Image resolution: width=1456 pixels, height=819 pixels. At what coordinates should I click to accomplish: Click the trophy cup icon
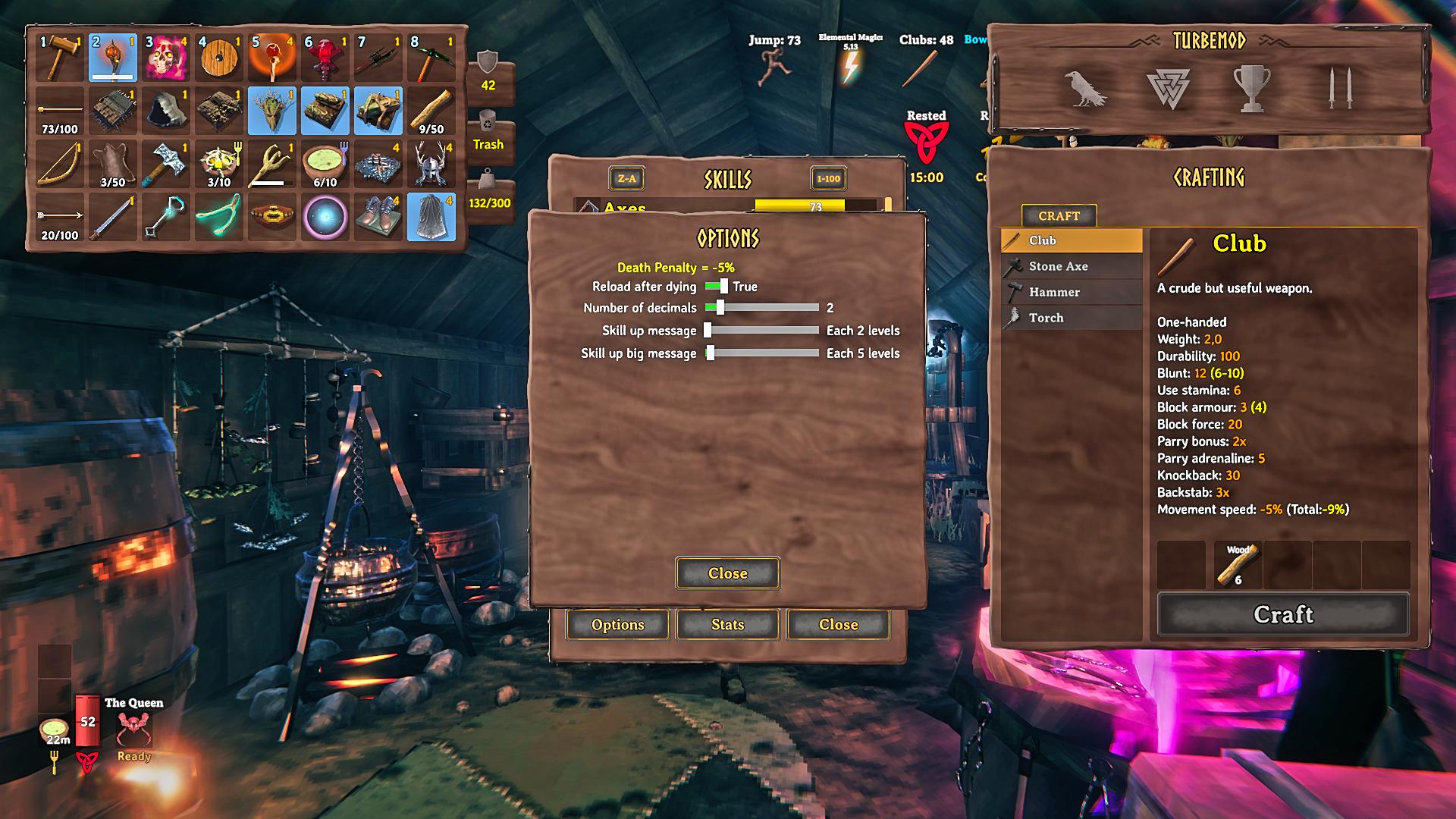coord(1251,89)
